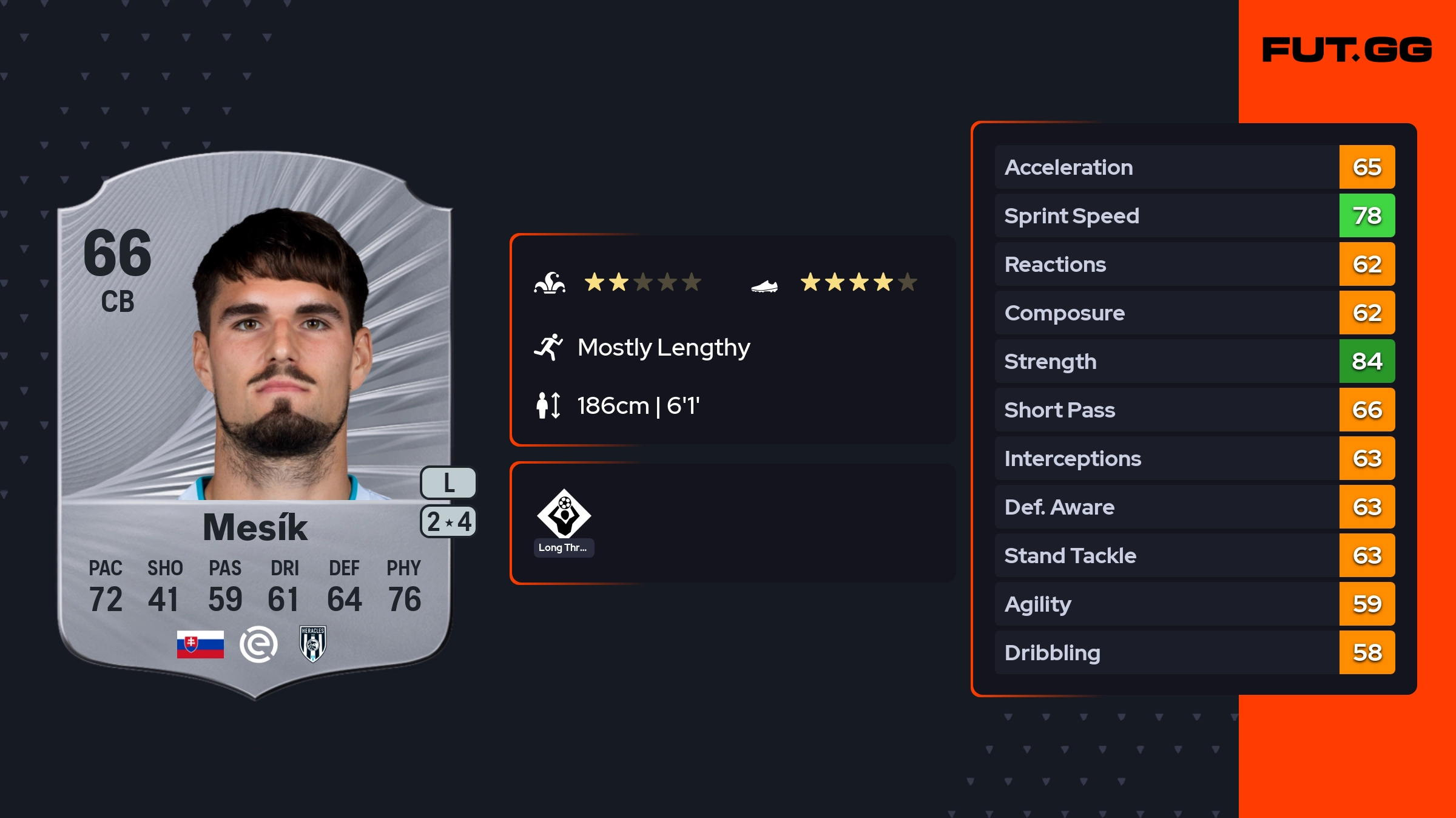Open the Heracles club badge

[313, 644]
